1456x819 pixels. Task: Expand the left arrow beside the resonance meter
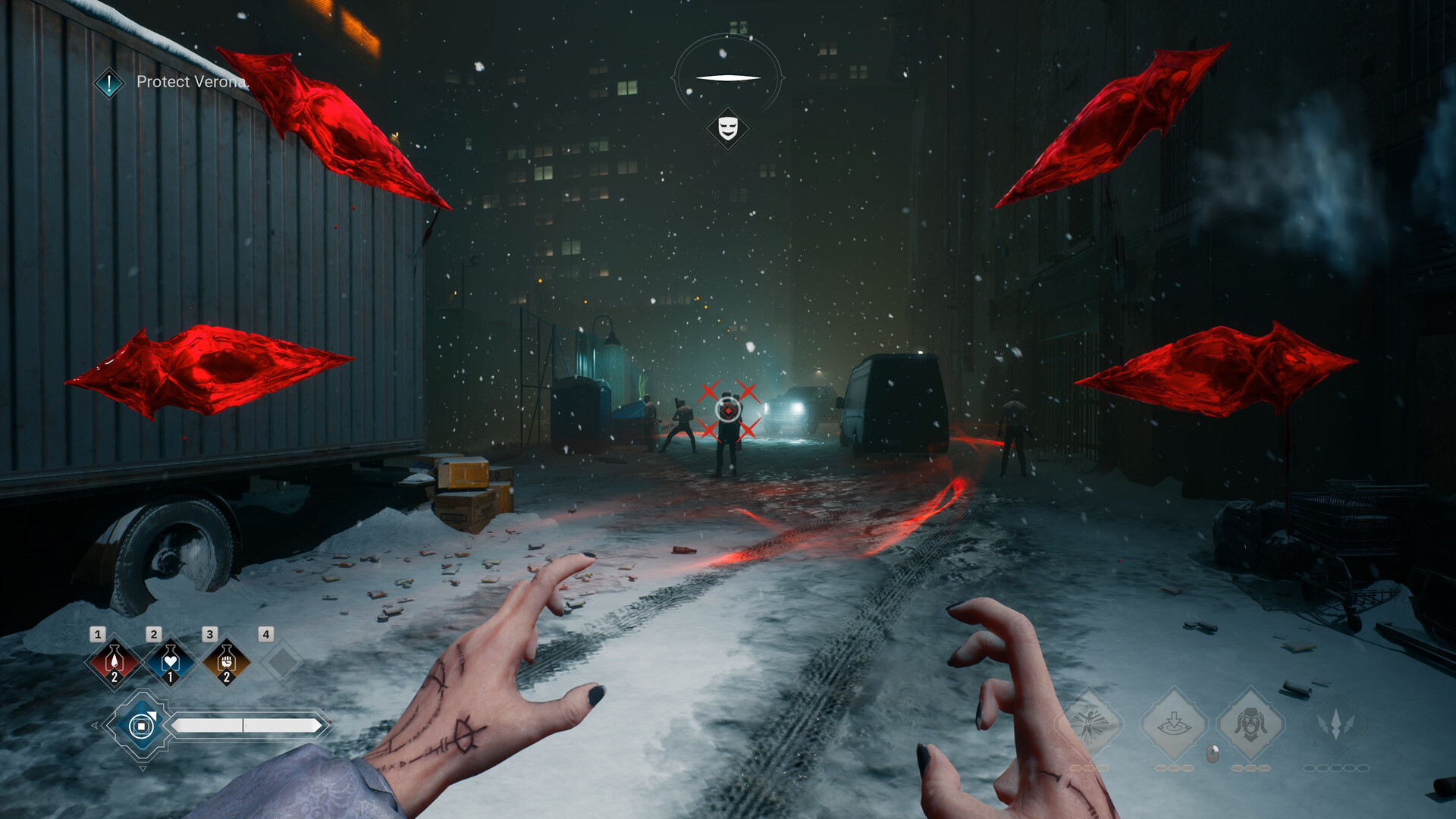tap(95, 725)
